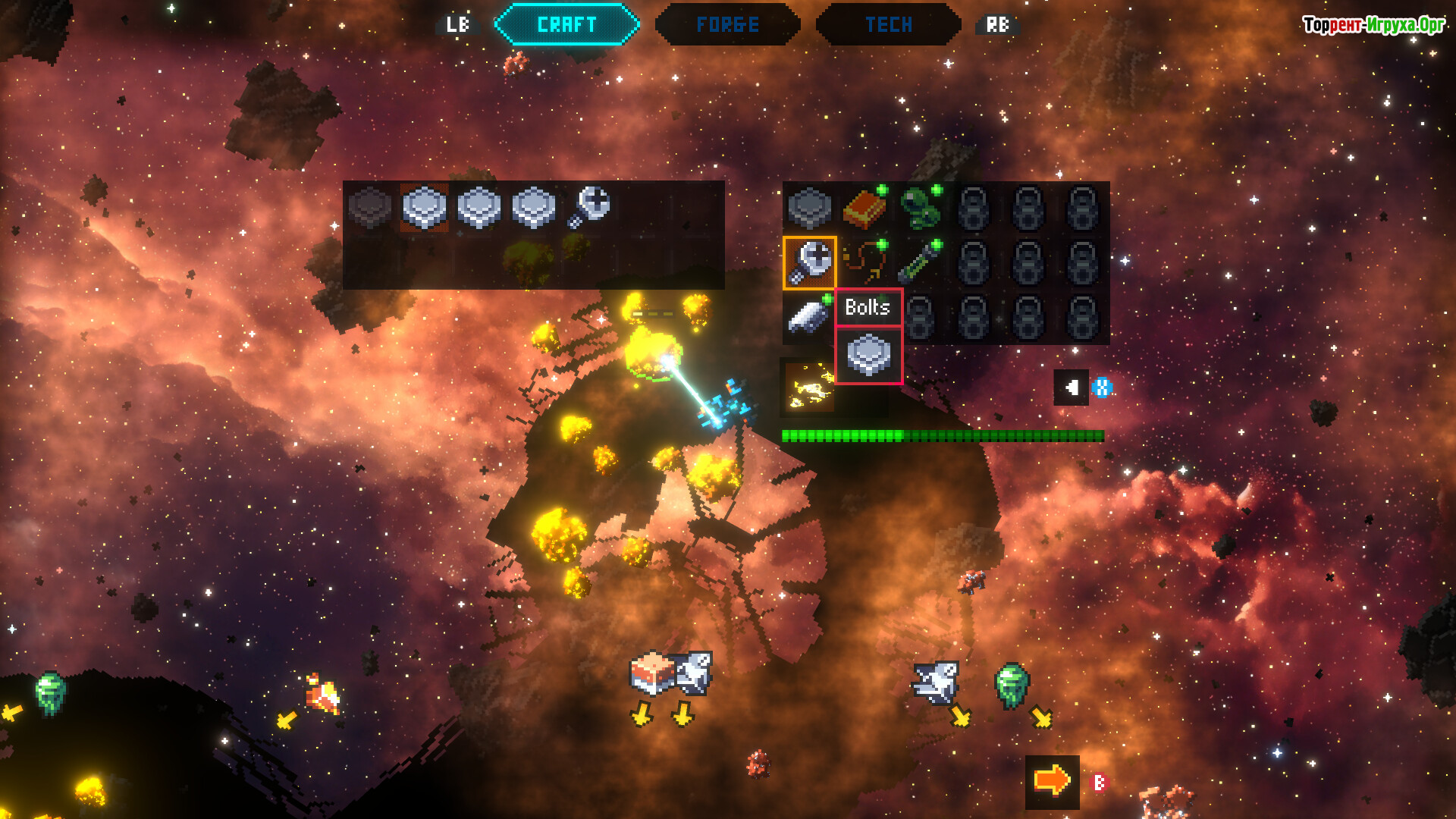Select the Craft tab

point(566,25)
